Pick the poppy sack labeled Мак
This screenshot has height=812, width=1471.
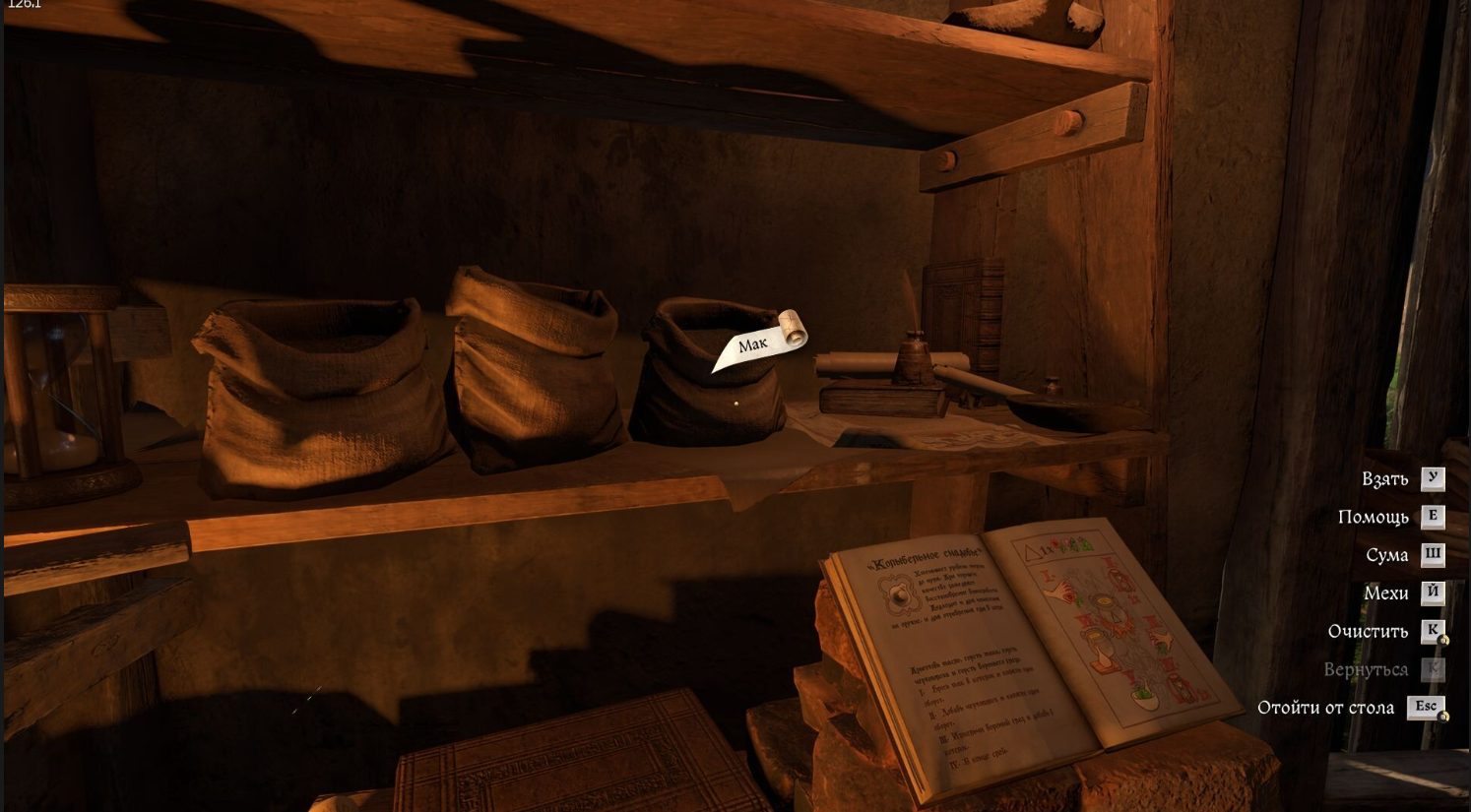[706, 379]
